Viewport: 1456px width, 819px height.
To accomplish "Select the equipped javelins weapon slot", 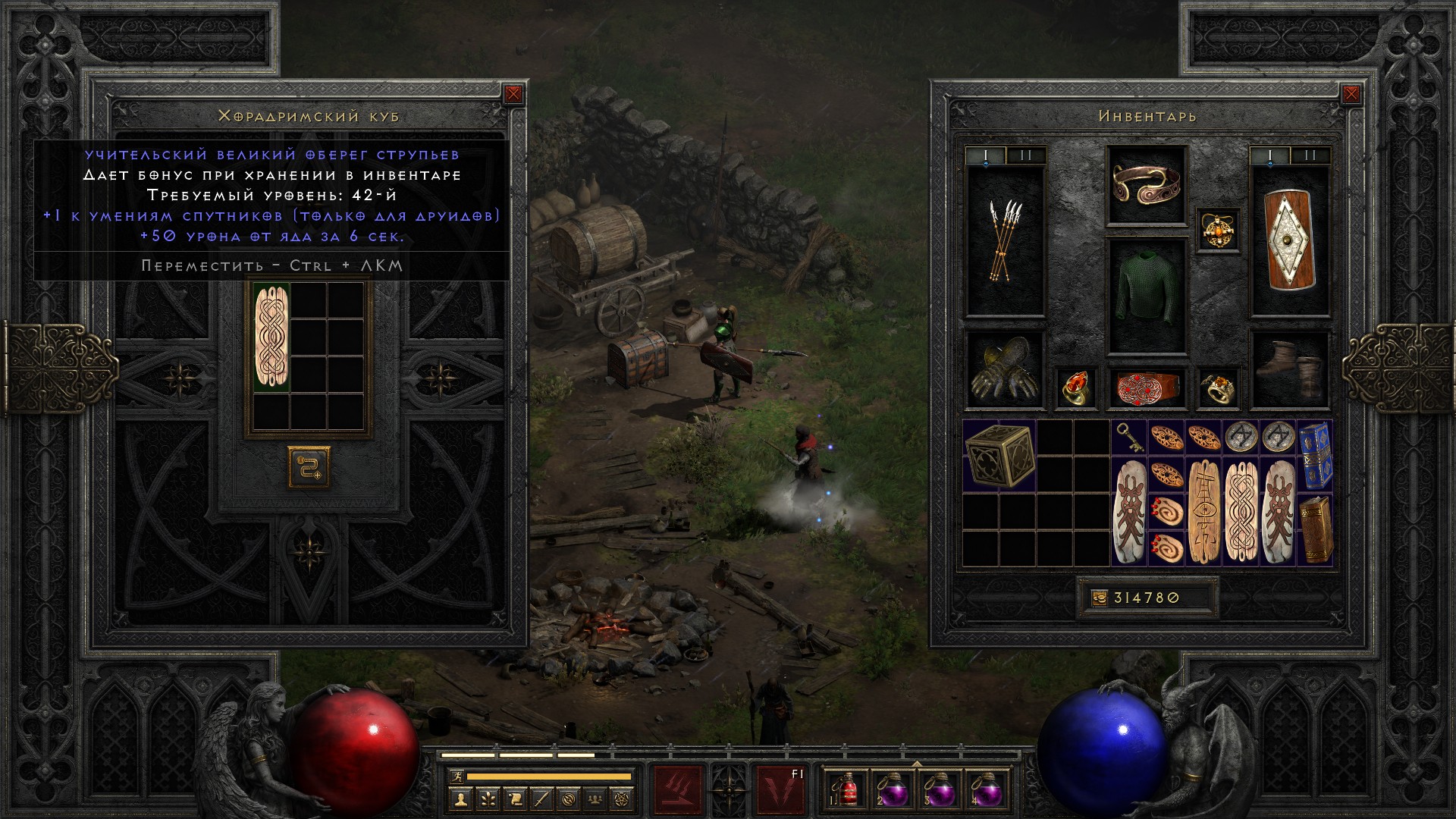I will click(1005, 240).
